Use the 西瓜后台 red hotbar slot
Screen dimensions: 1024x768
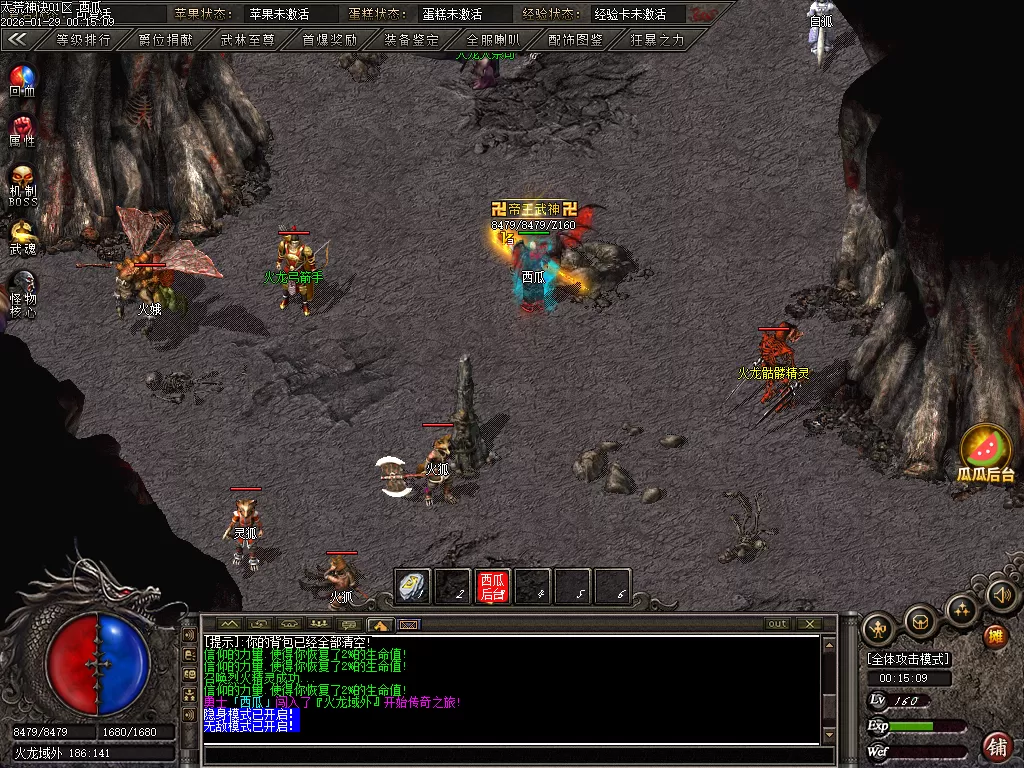click(492, 587)
